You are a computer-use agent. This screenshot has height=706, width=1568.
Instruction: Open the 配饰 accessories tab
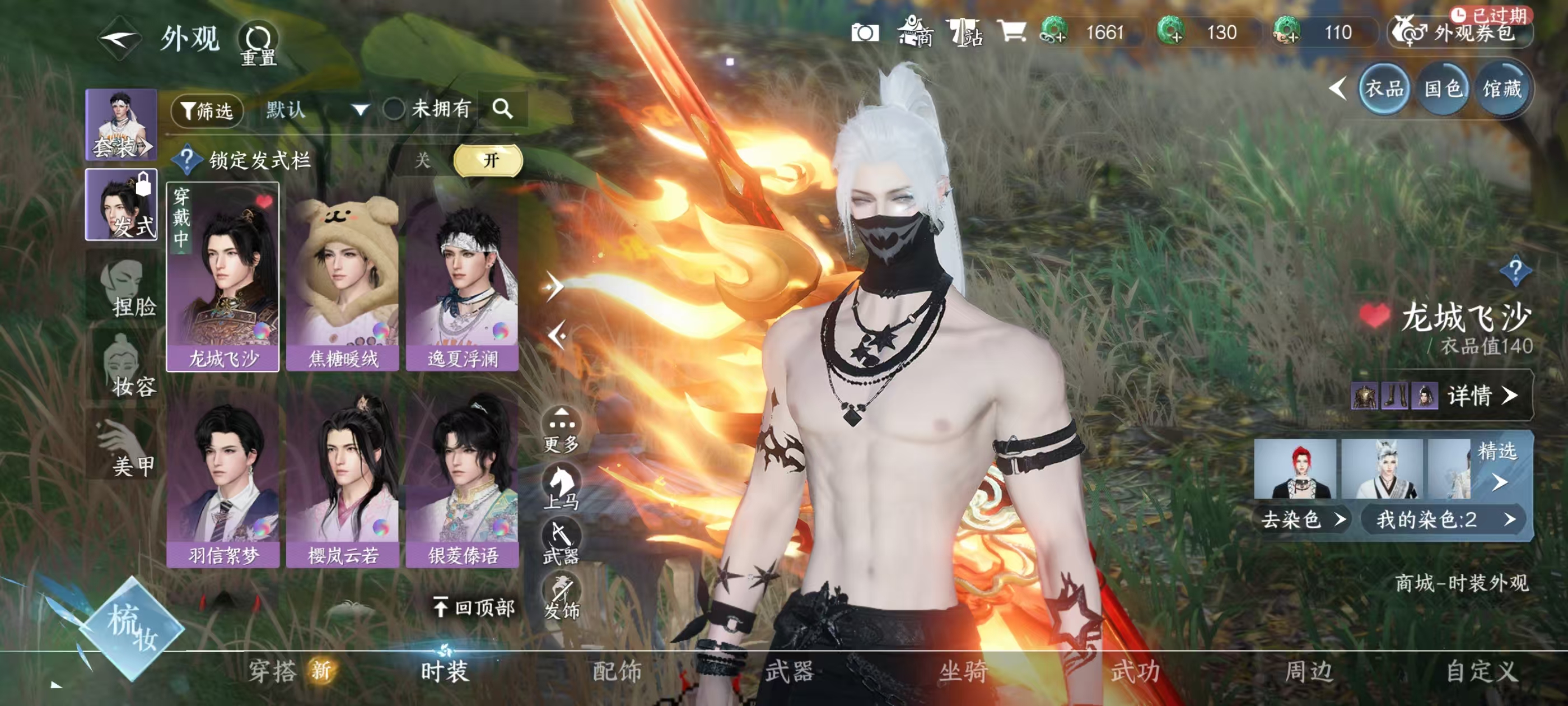click(617, 671)
